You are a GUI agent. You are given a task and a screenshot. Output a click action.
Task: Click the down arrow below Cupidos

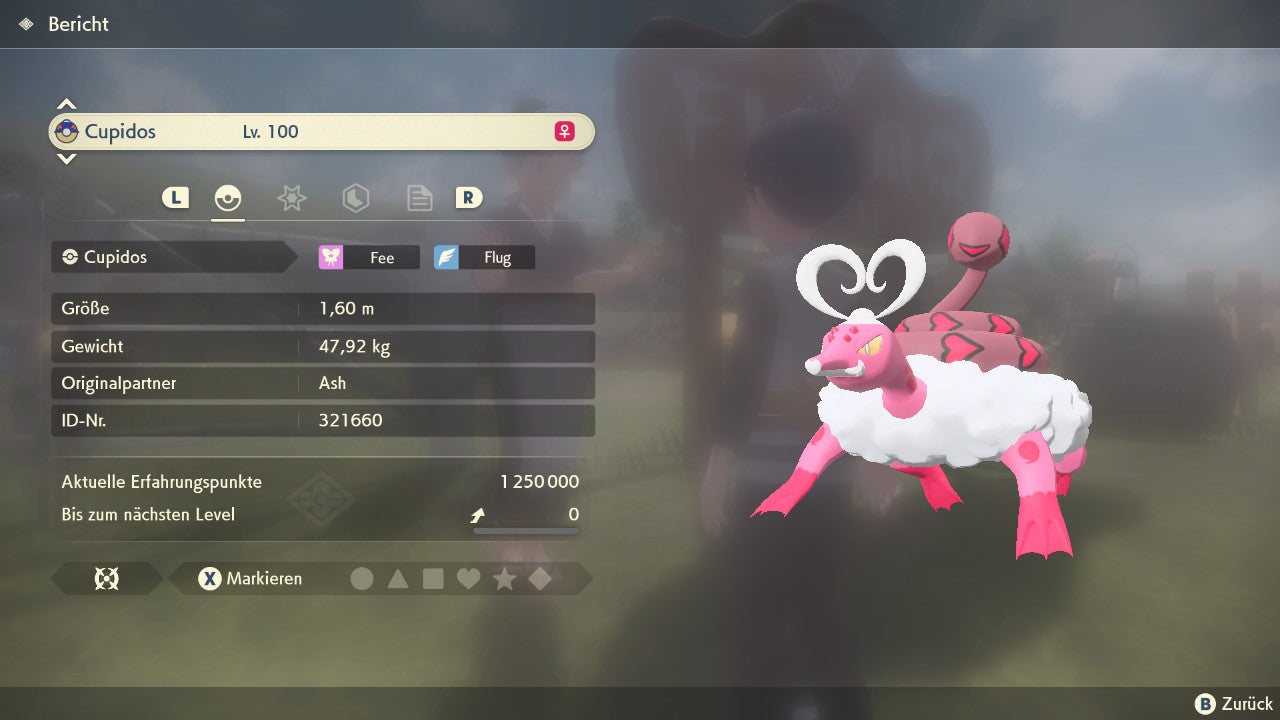coord(66,158)
